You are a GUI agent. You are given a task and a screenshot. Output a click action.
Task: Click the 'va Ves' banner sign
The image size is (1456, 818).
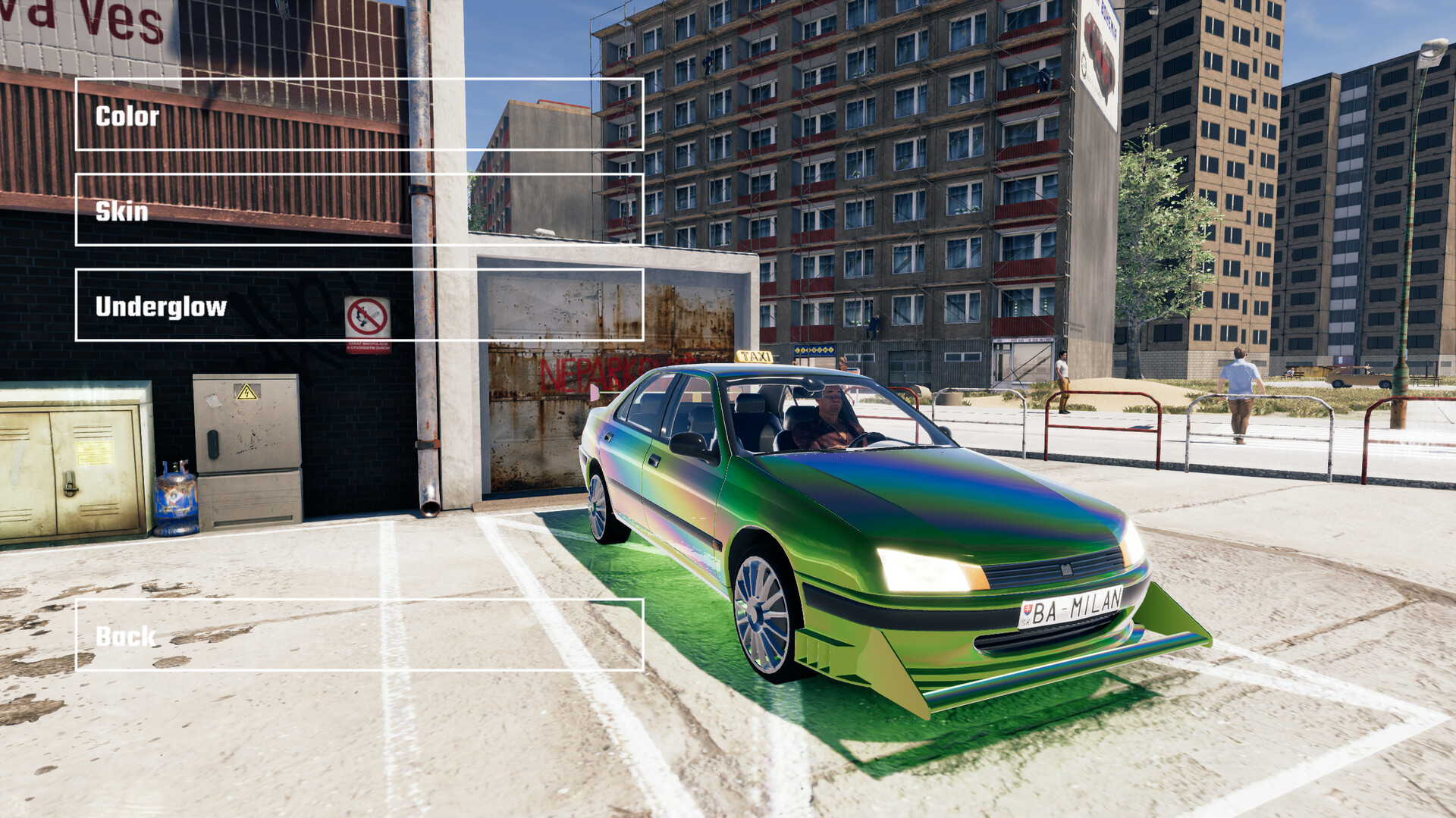click(x=83, y=19)
